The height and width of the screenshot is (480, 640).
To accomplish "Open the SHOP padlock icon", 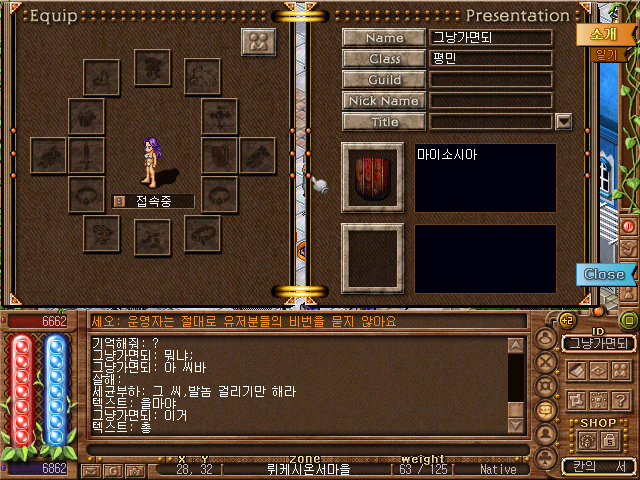I will point(609,439).
